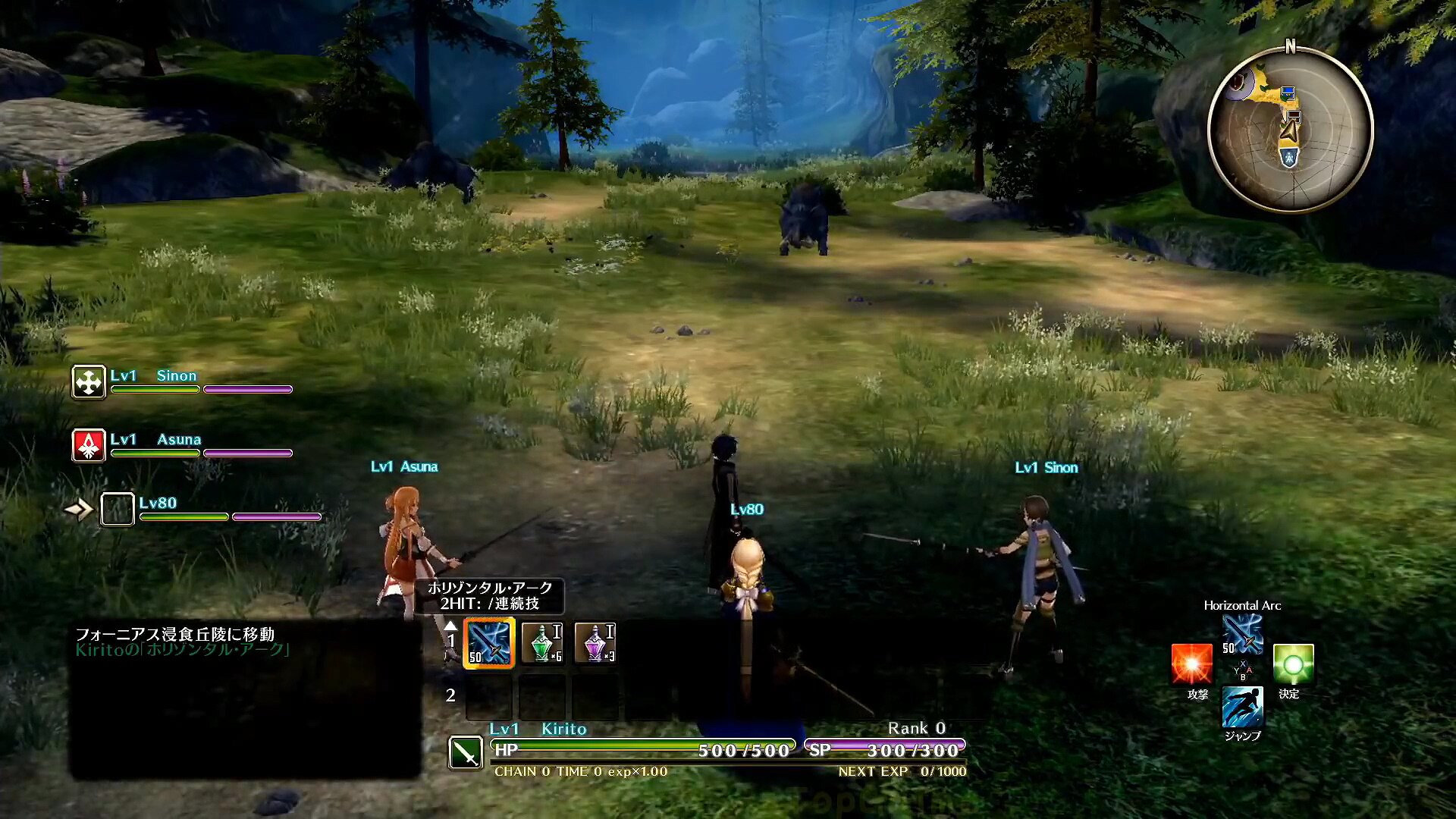Select the Horizontal Arc skill slot
Image resolution: width=1456 pixels, height=819 pixels.
tap(489, 643)
